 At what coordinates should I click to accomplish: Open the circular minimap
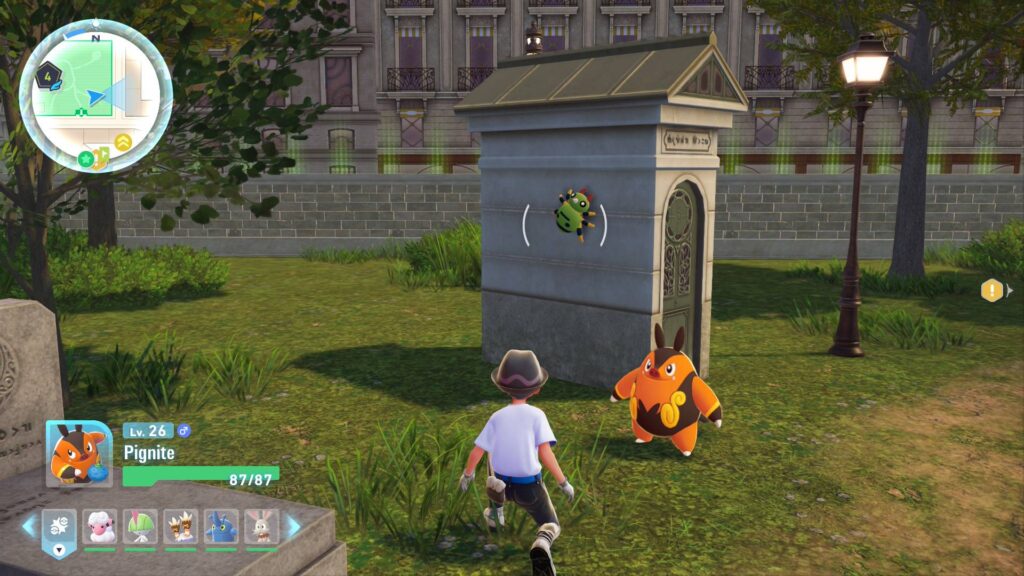96,95
